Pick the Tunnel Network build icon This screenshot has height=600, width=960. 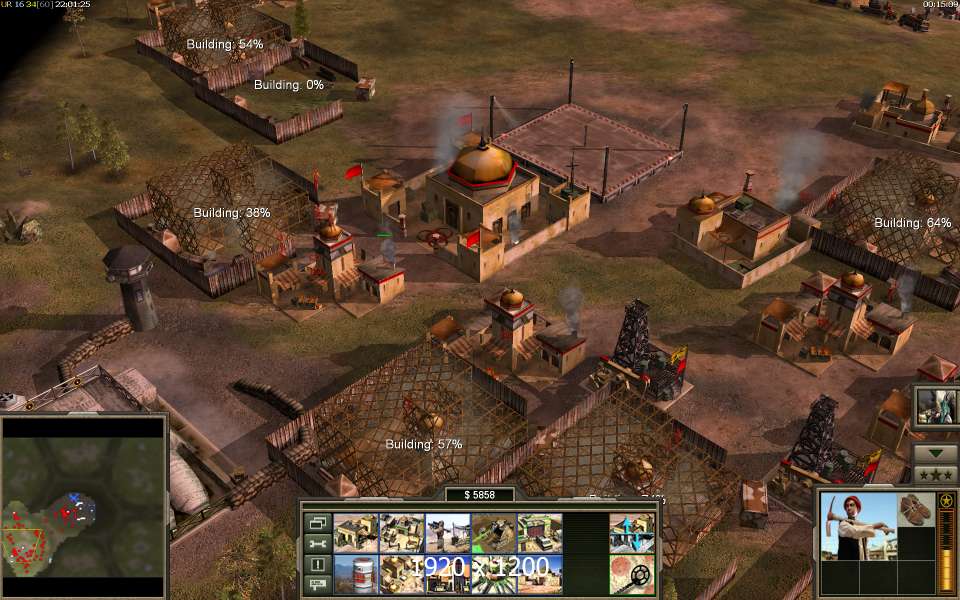pos(493,533)
